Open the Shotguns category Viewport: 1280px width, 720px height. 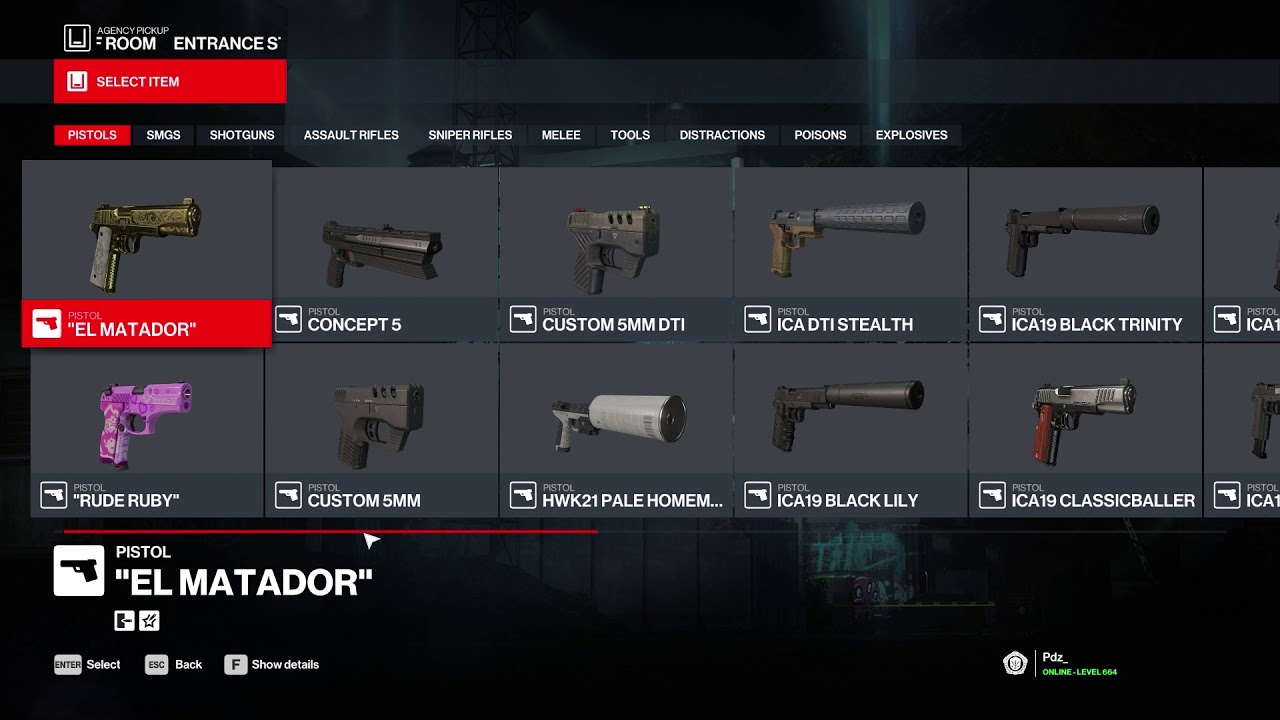tap(242, 135)
